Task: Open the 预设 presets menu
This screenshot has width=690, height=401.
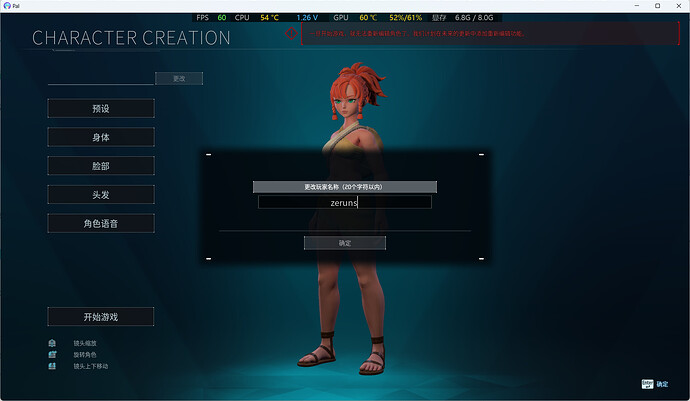Action: pyautogui.click(x=101, y=108)
